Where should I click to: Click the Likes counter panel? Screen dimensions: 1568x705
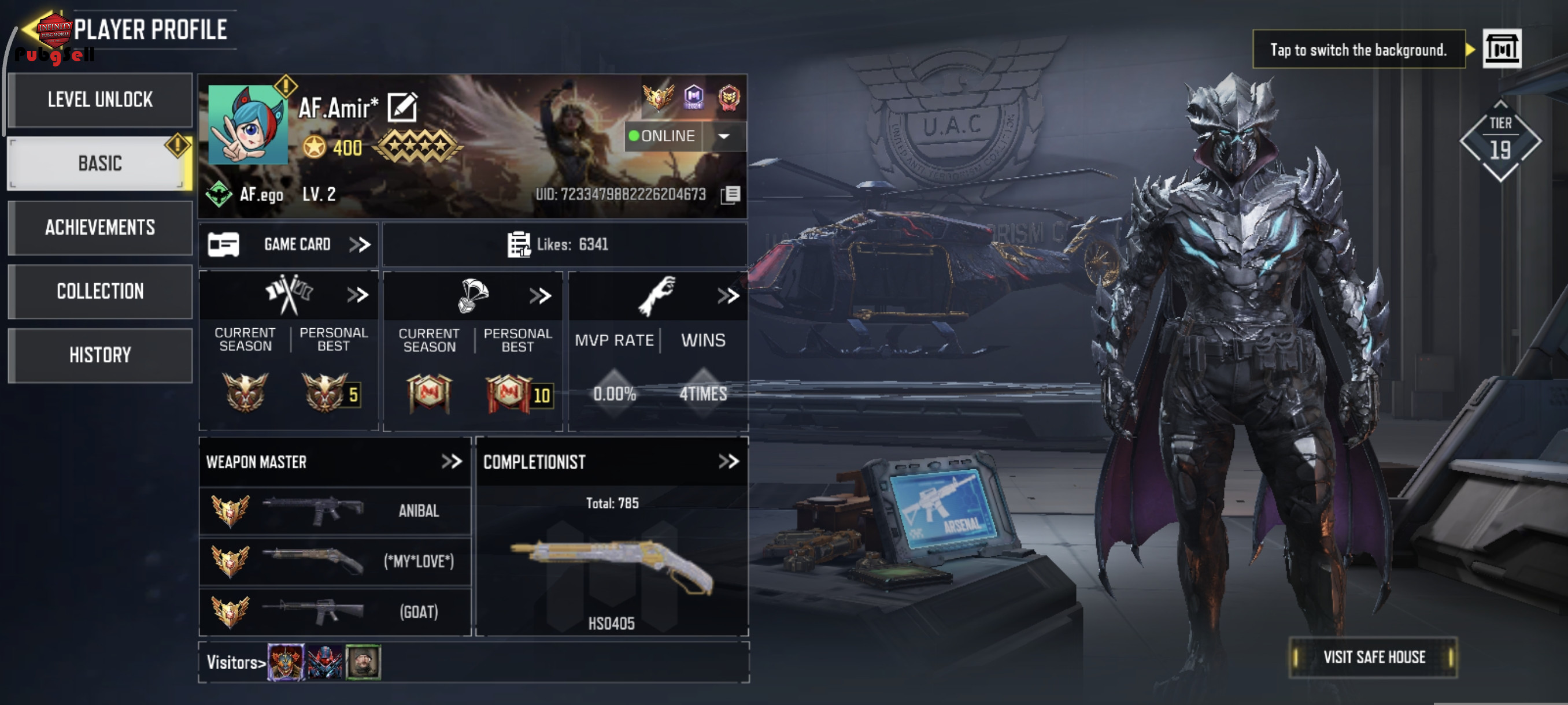coord(564,244)
